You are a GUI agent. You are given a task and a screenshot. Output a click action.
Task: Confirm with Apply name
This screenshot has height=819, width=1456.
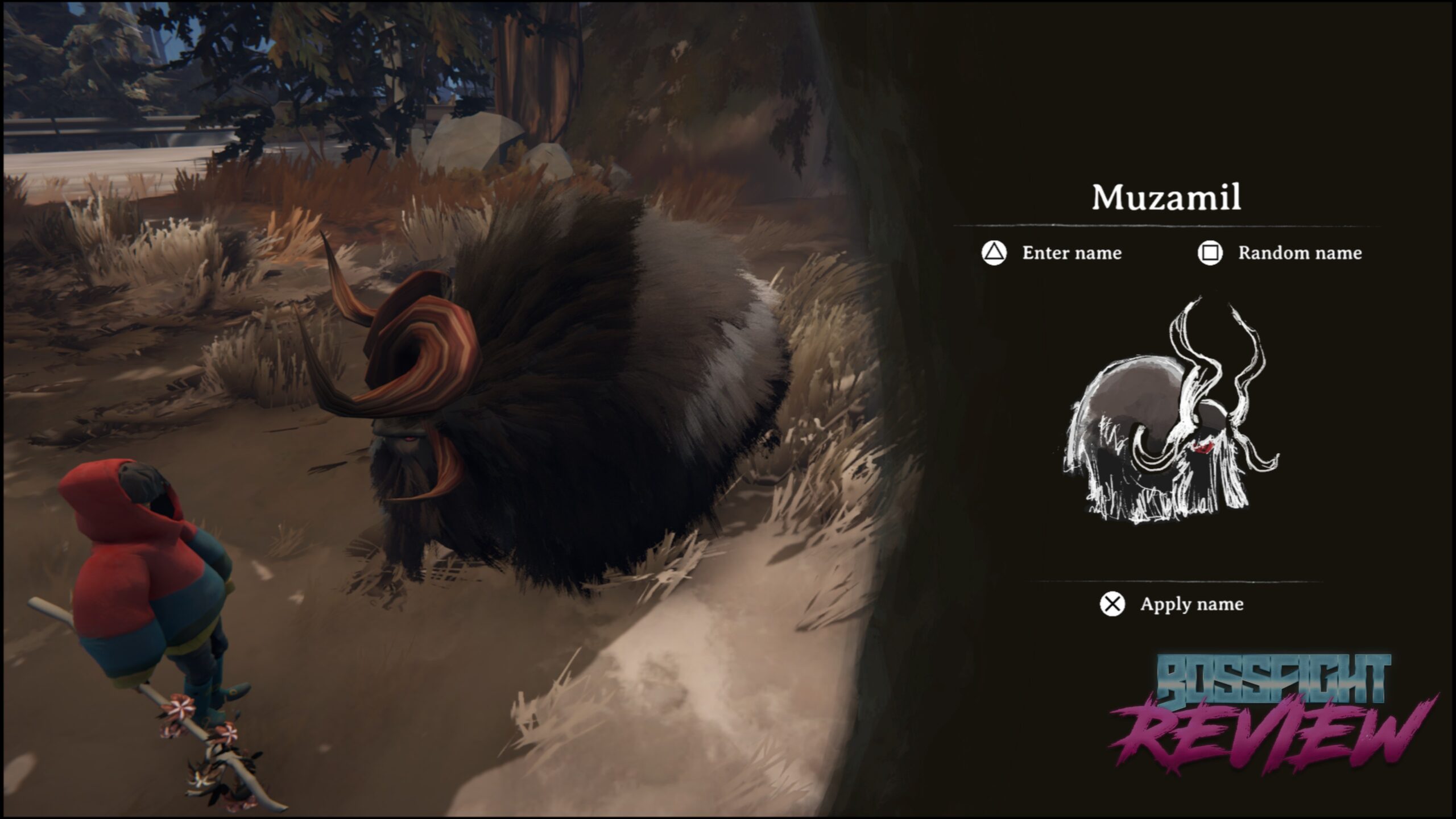[x=1172, y=604]
